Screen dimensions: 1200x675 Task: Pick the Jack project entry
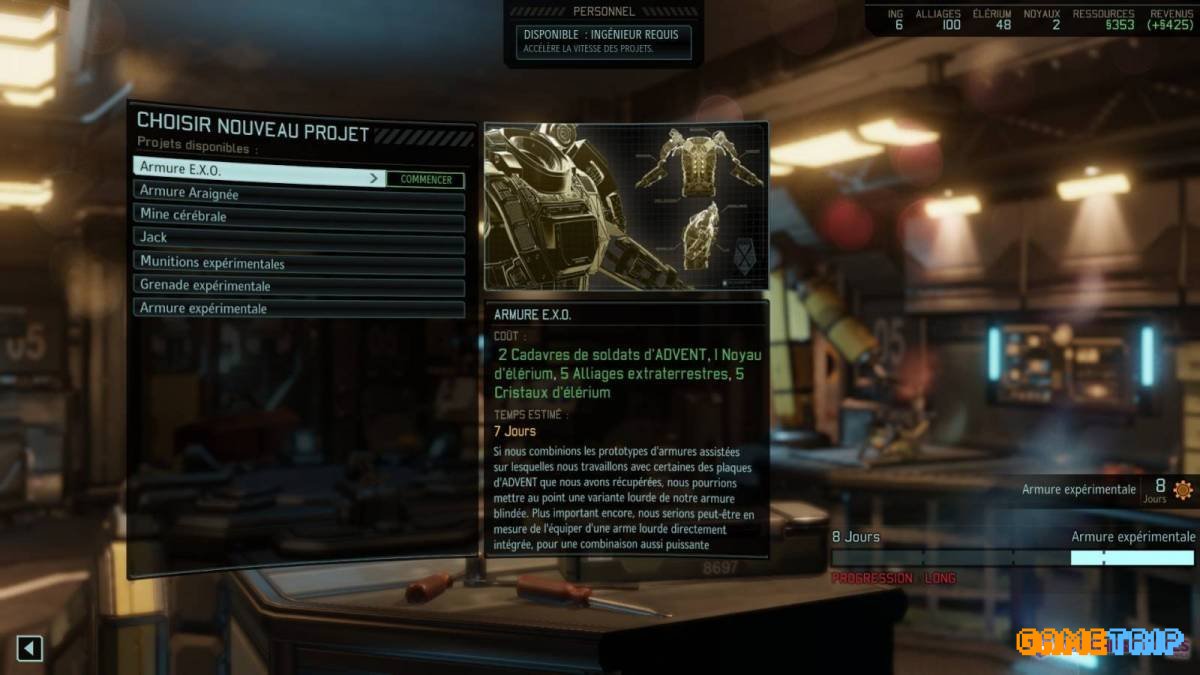click(298, 237)
